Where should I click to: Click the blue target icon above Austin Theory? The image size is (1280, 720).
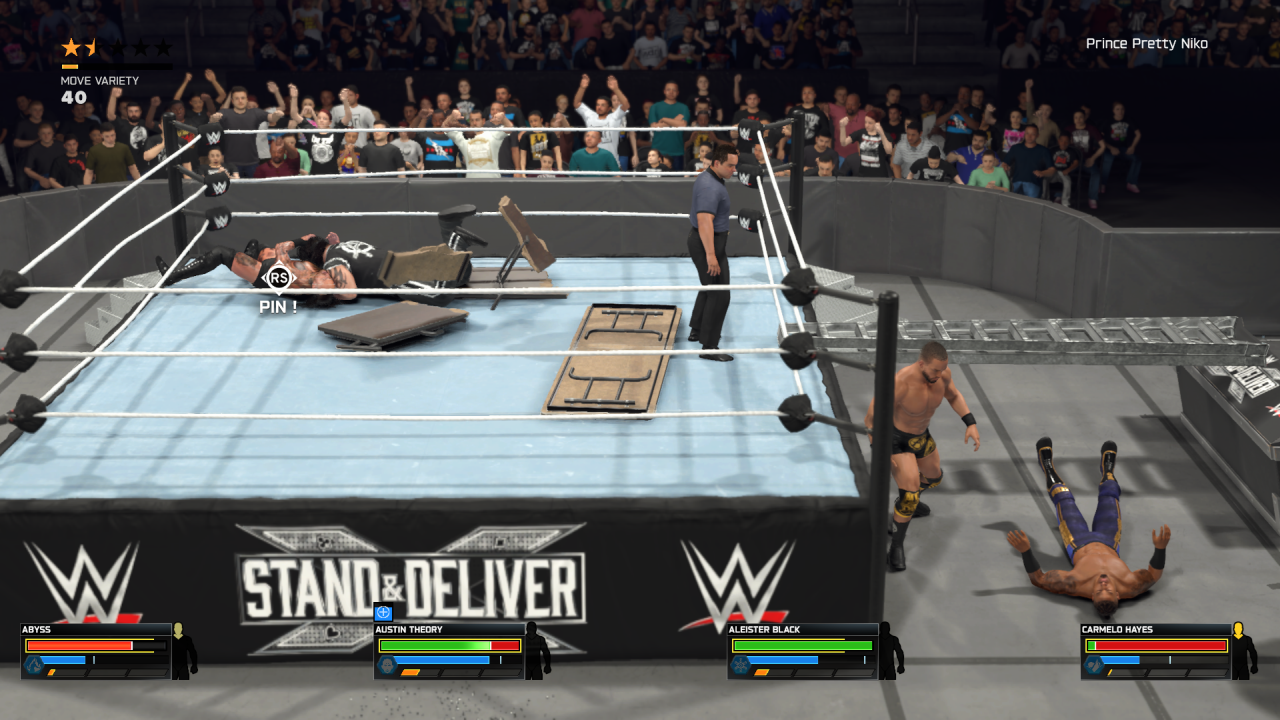[383, 612]
